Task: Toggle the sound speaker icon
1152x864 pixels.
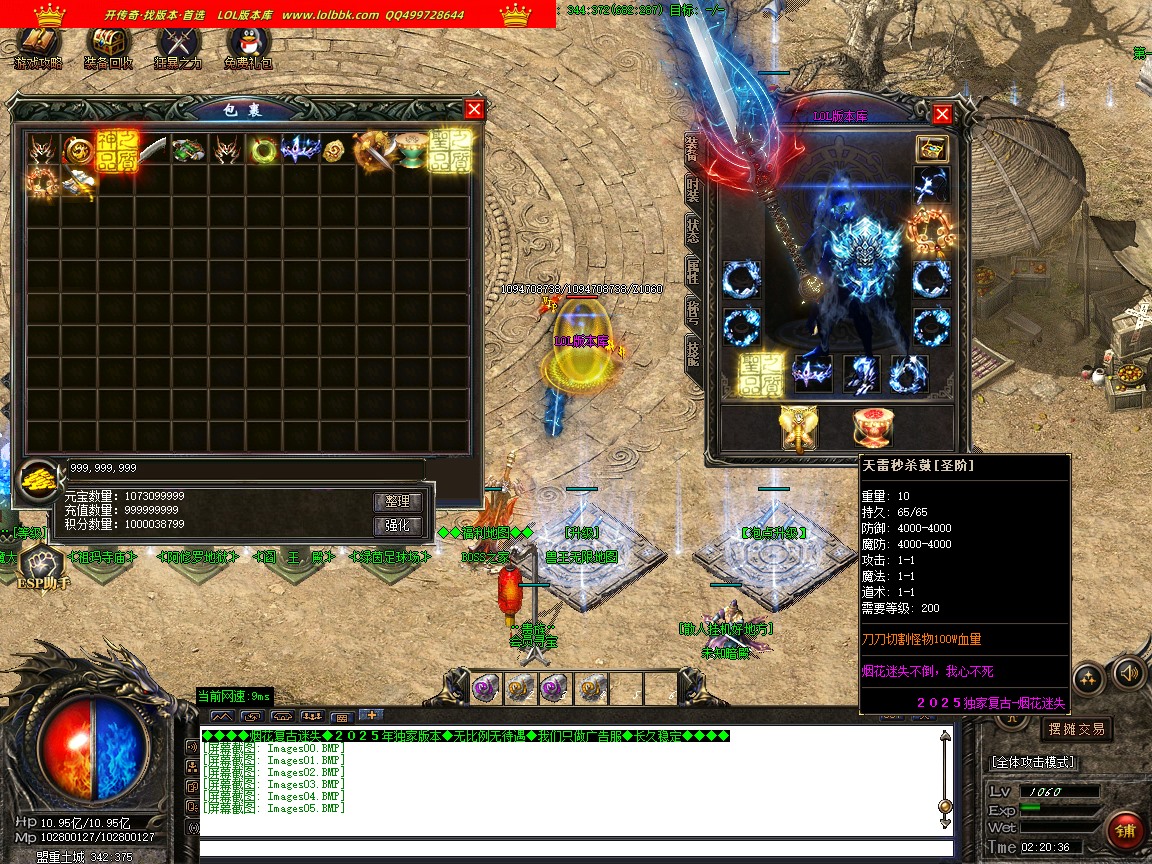Action: tap(1129, 672)
